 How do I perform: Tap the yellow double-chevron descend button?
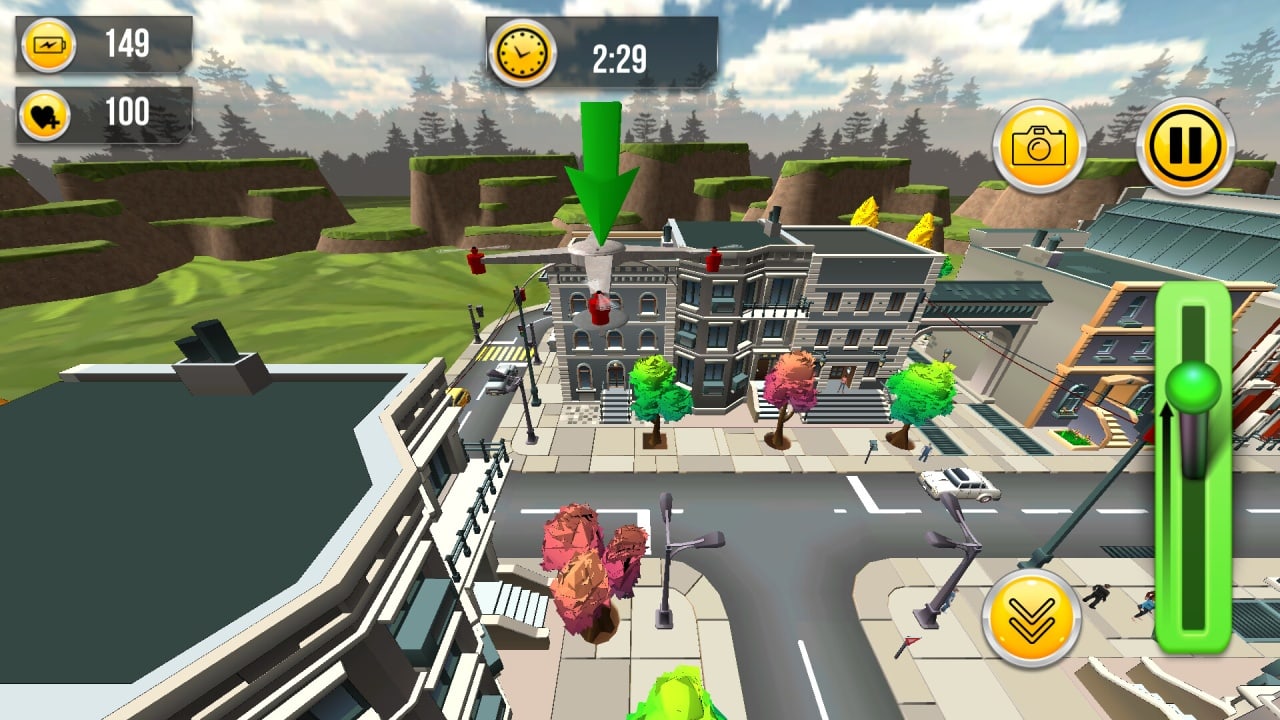[1031, 617]
